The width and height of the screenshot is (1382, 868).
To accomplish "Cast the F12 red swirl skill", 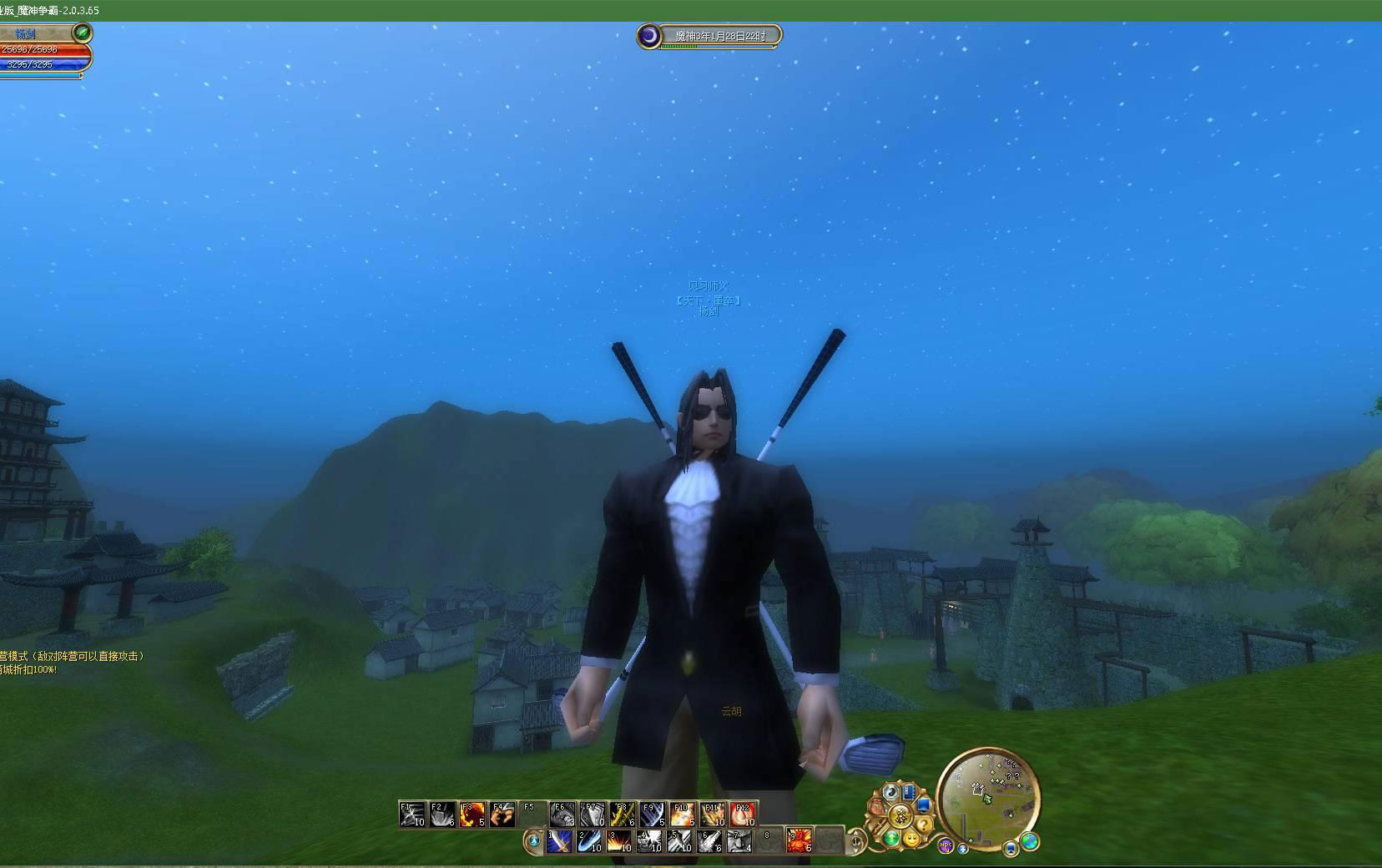I will click(x=743, y=814).
